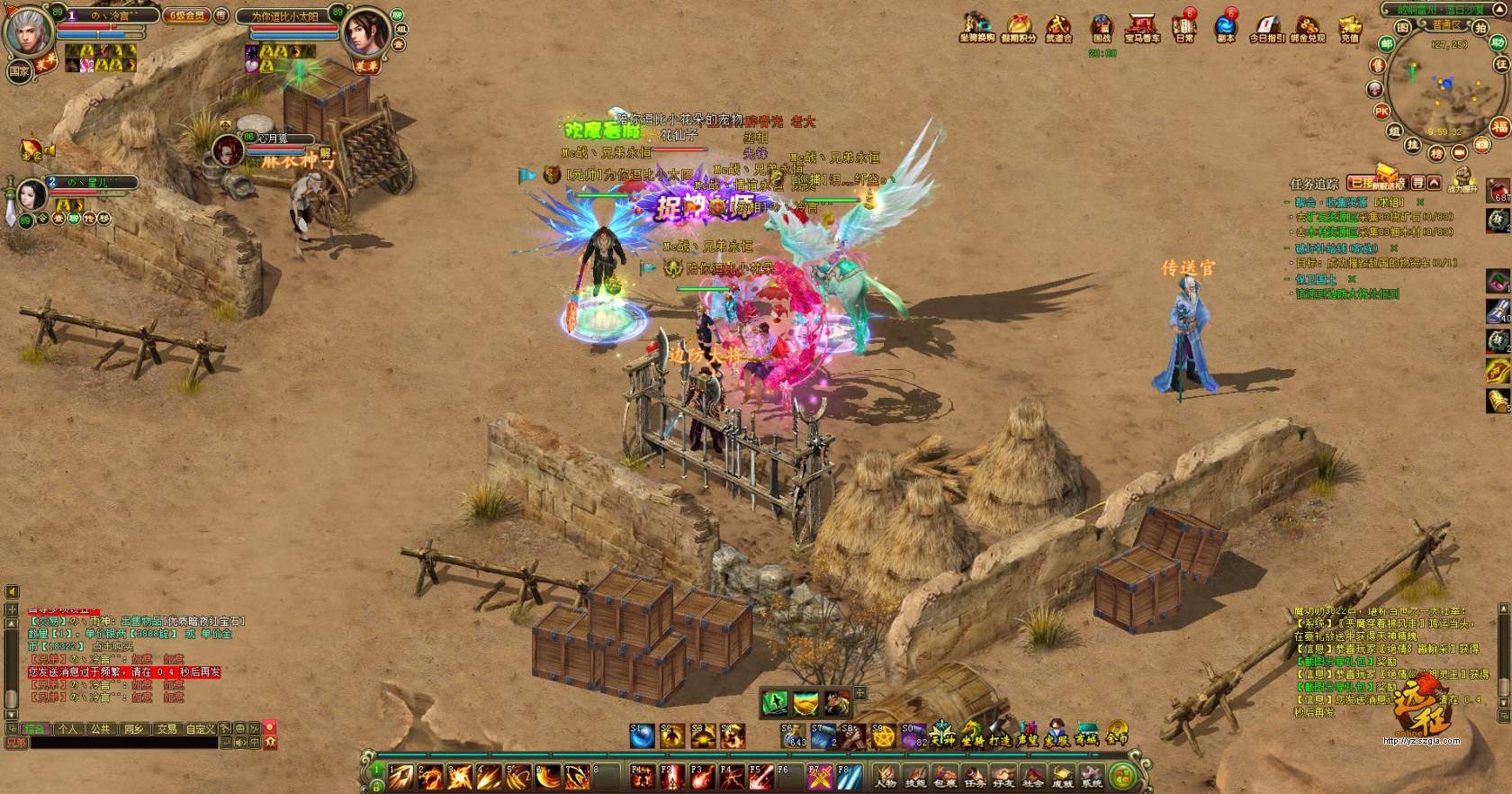Image resolution: width=1512 pixels, height=794 pixels.
Task: Open the 技能 skills panel
Action: pos(915,776)
